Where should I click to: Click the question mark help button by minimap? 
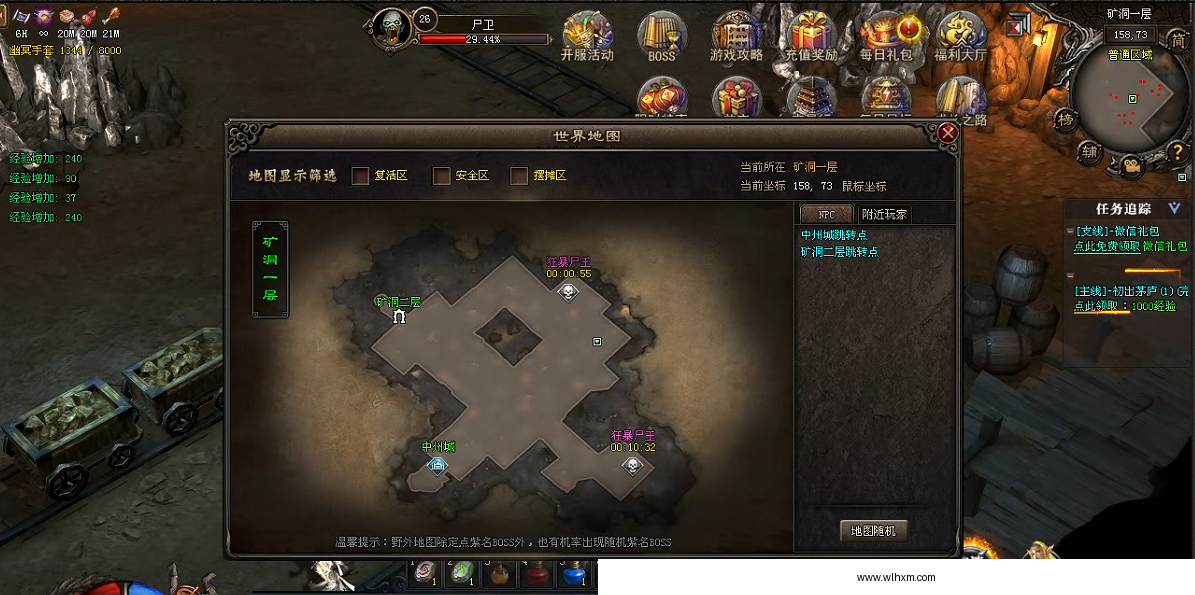click(1179, 153)
